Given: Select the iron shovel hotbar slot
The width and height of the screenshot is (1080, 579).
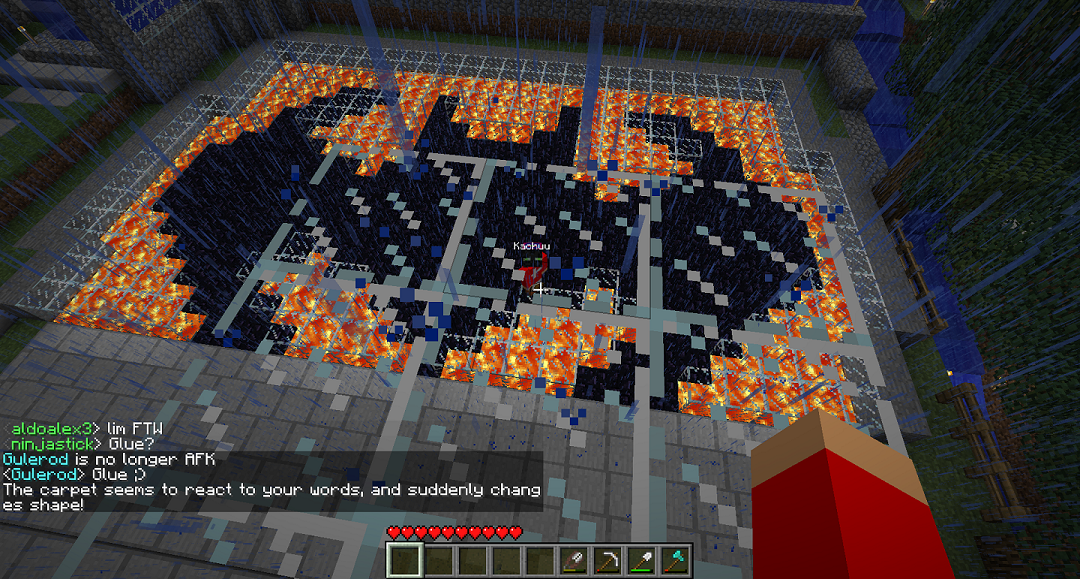Looking at the screenshot, I should (x=641, y=561).
